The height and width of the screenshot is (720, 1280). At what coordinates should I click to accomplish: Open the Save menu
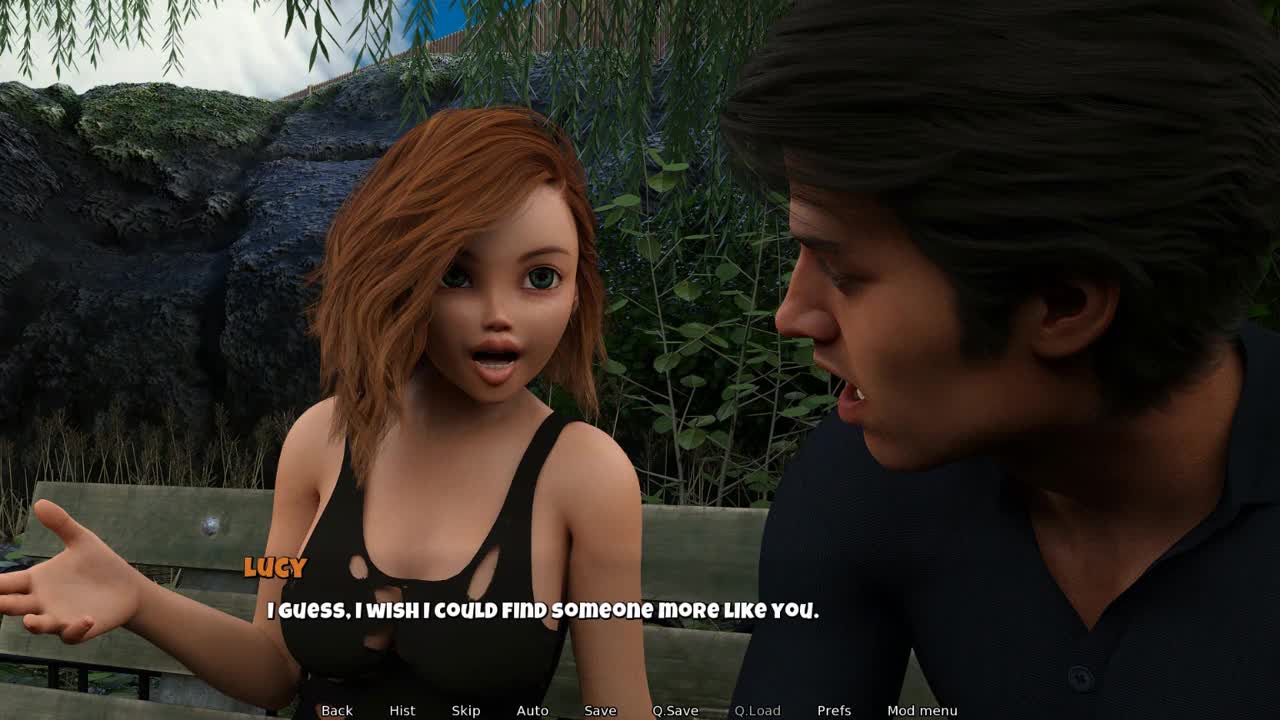point(600,710)
